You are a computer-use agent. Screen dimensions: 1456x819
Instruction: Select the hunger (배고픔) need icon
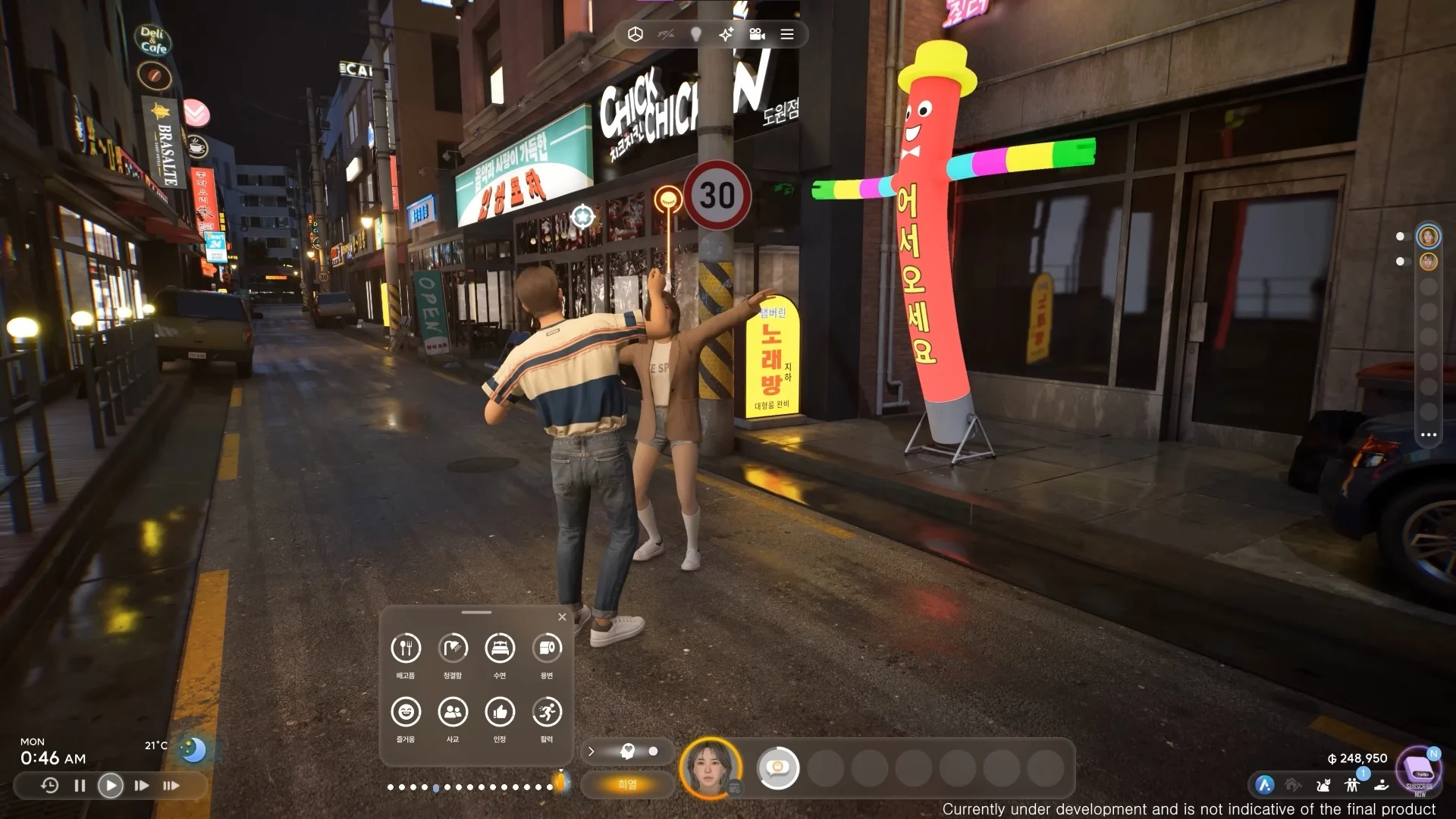click(x=406, y=648)
